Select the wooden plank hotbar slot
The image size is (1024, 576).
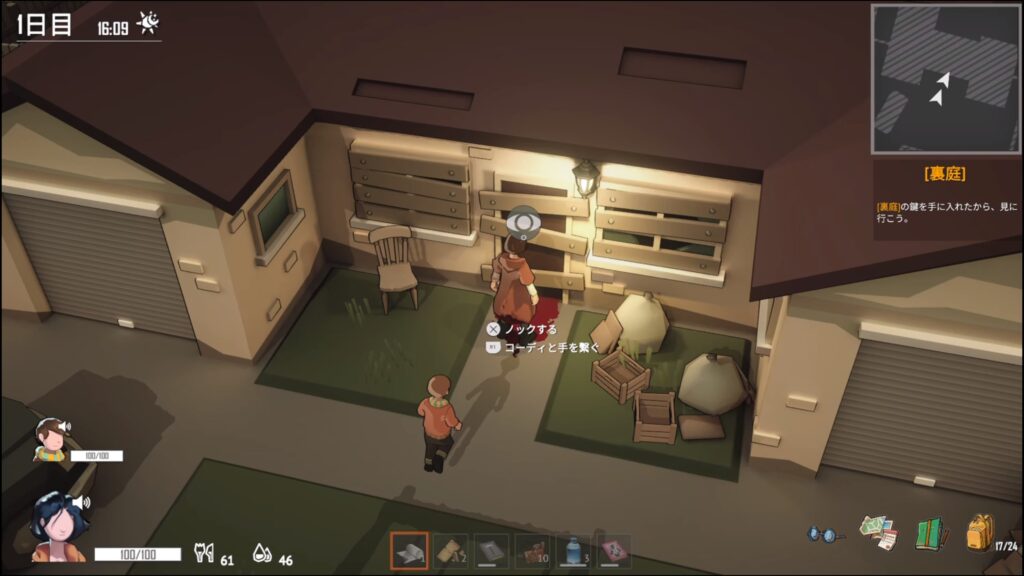point(450,551)
